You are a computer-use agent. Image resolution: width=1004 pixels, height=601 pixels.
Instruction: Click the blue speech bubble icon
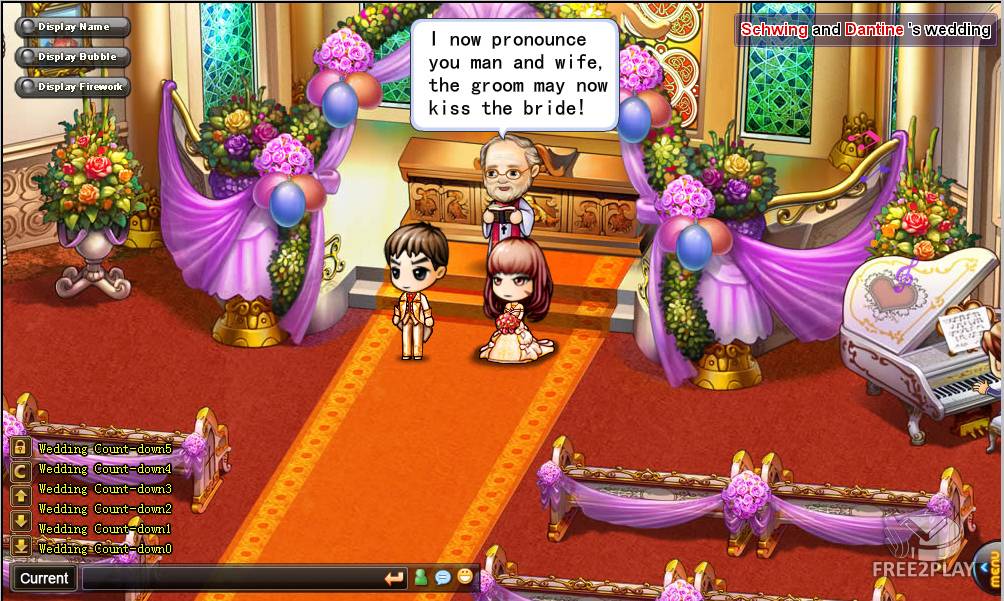coord(443,577)
